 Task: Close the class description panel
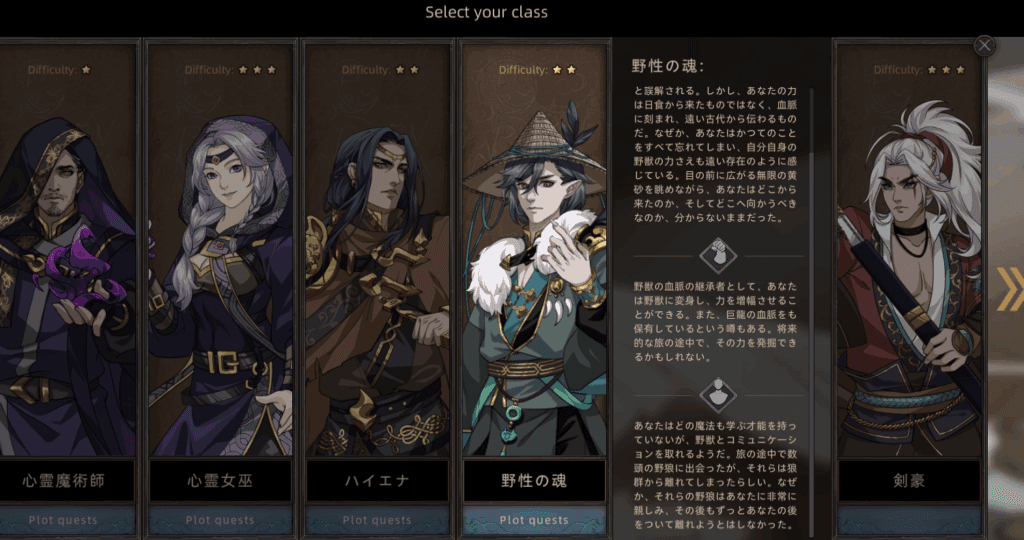(x=985, y=45)
